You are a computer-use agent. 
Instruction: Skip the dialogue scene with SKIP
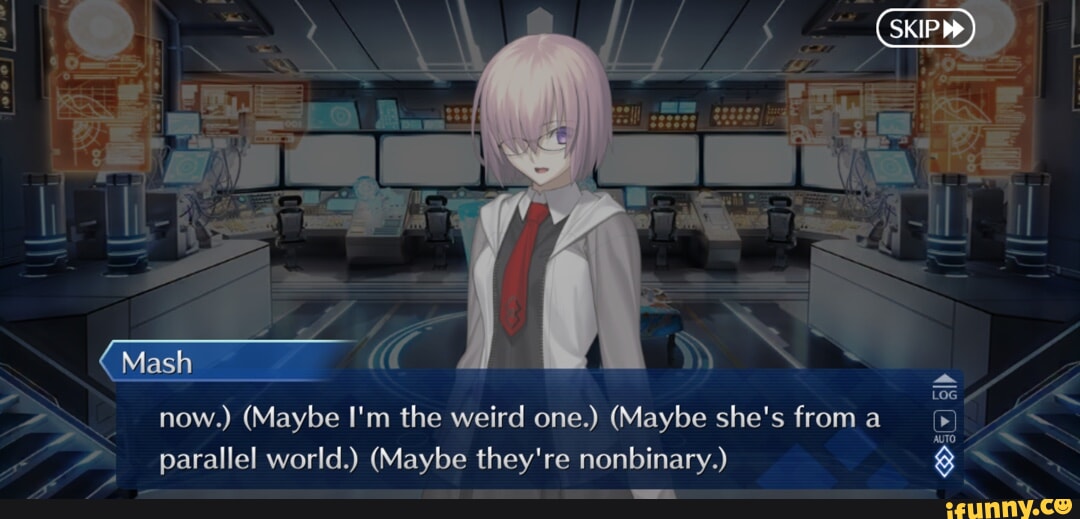pos(925,29)
